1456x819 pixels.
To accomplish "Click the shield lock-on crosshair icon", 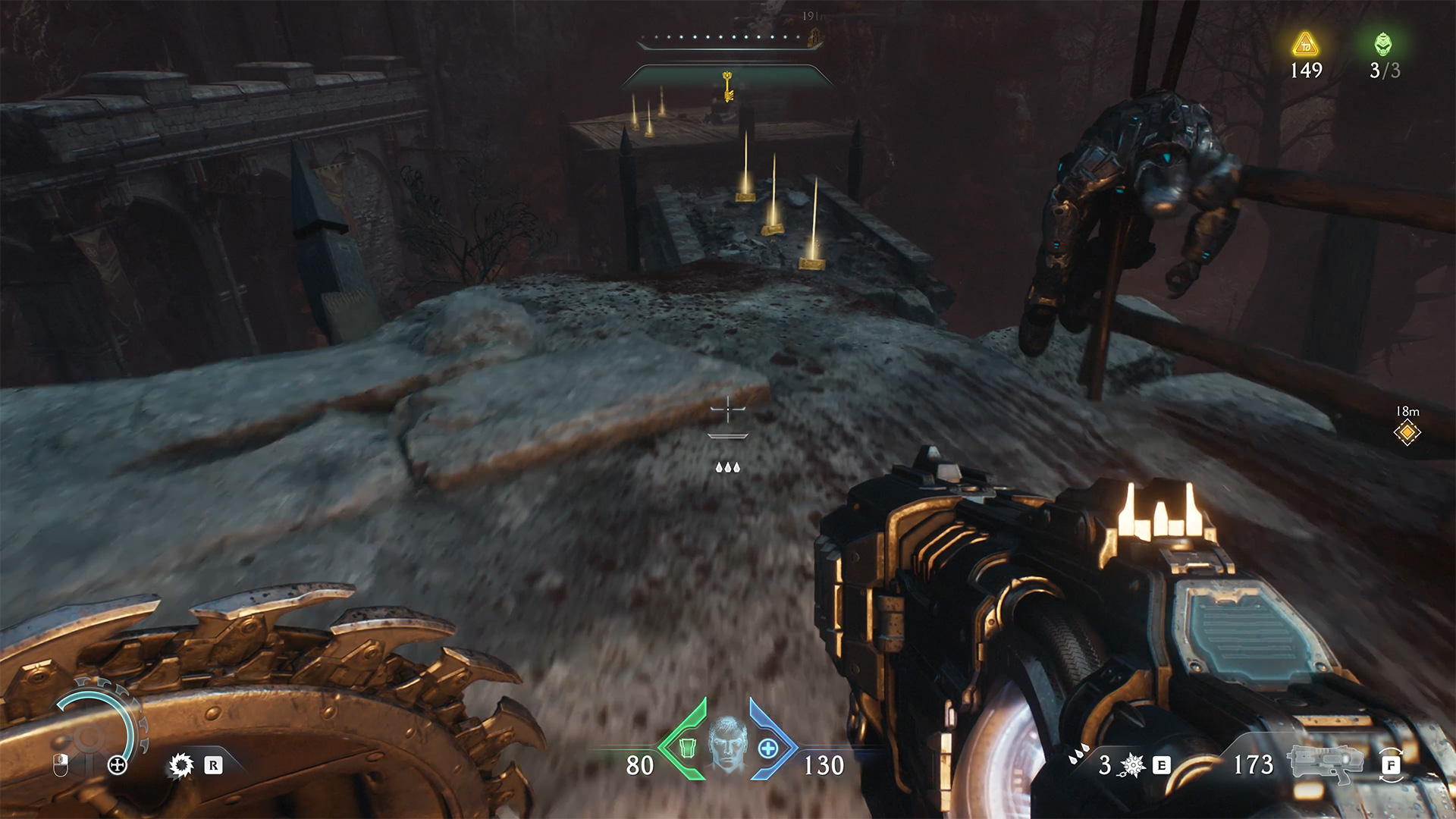I will click(x=118, y=765).
